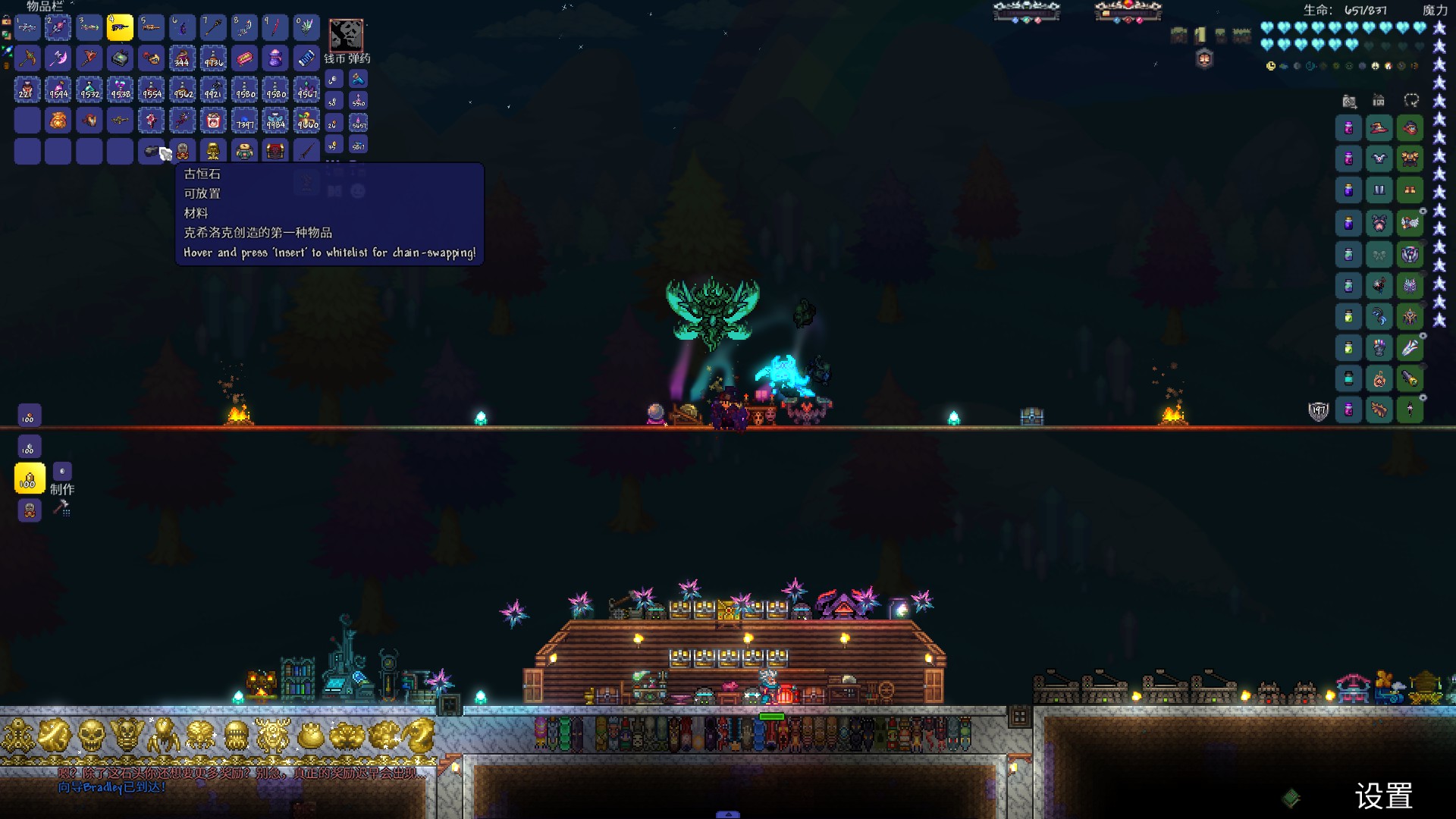
Task: Craft the highlighted gold coin stack recipe
Action: 30,479
